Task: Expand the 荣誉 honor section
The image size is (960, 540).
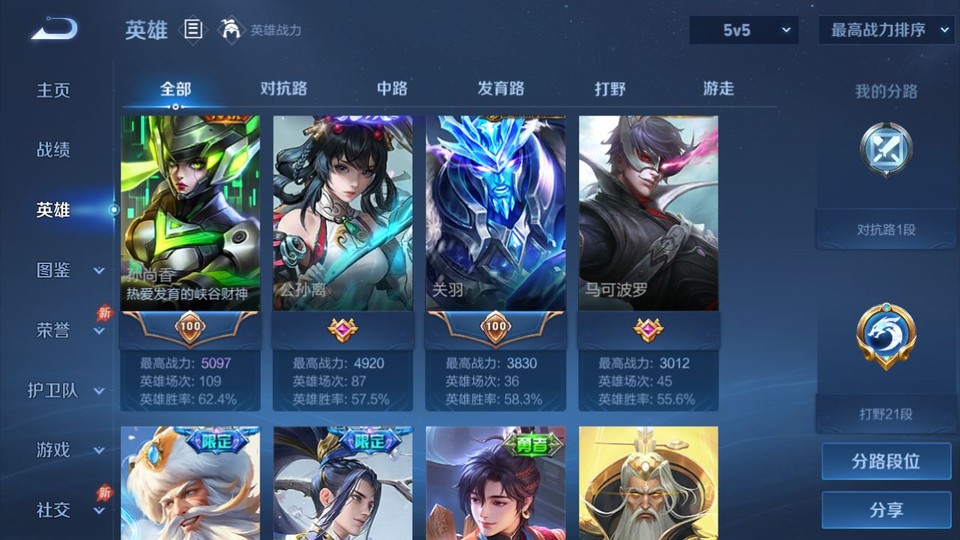Action: [x=70, y=330]
